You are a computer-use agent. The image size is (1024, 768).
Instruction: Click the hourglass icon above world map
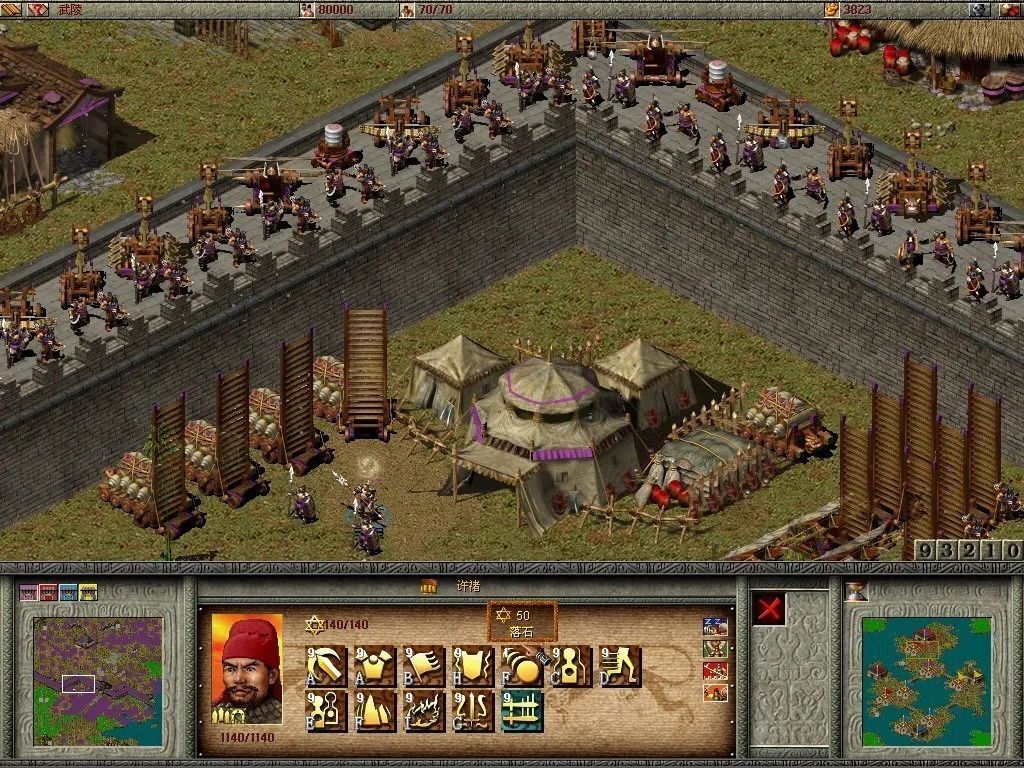[x=857, y=590]
